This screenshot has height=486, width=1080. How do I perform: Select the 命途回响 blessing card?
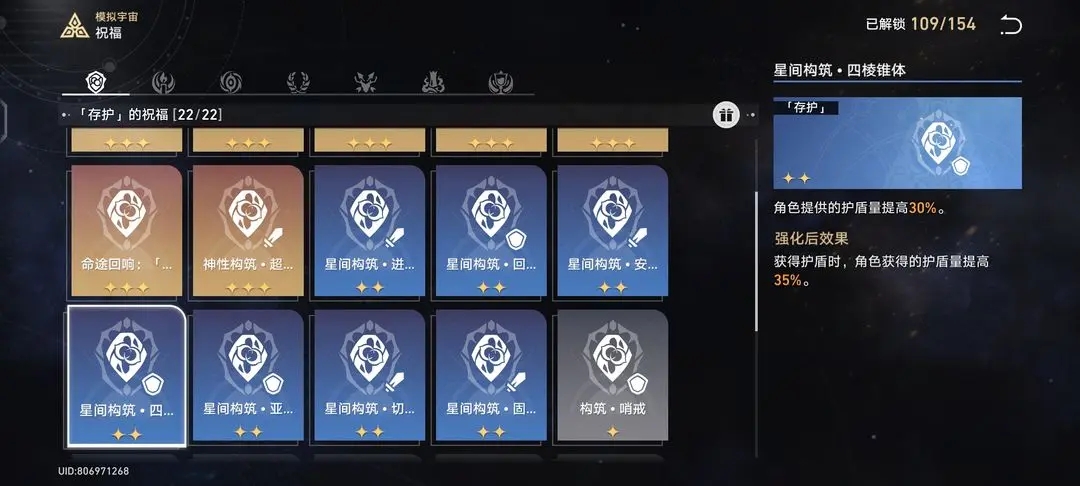click(x=126, y=231)
